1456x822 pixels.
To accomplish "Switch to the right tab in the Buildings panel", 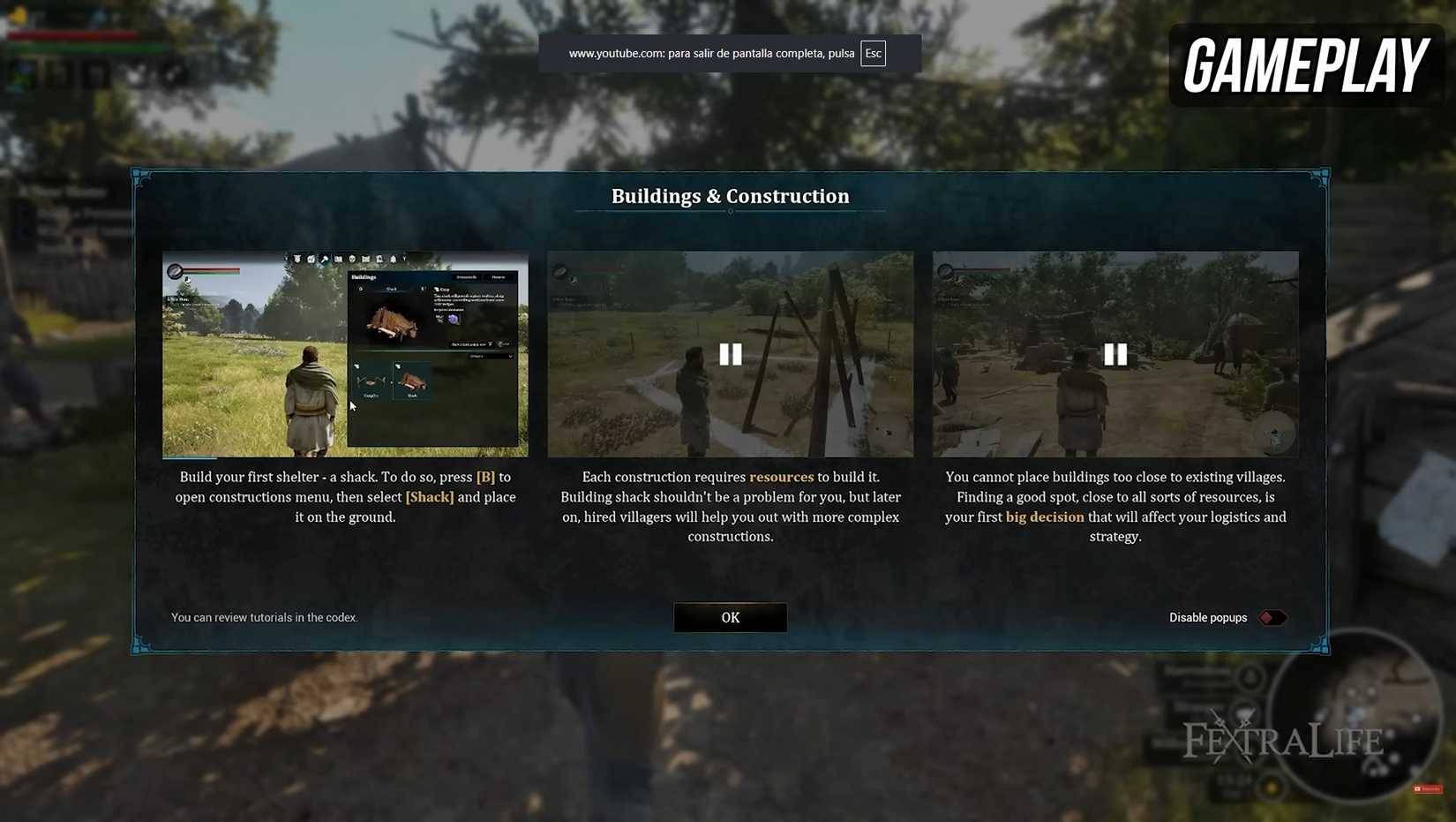I will coord(499,277).
